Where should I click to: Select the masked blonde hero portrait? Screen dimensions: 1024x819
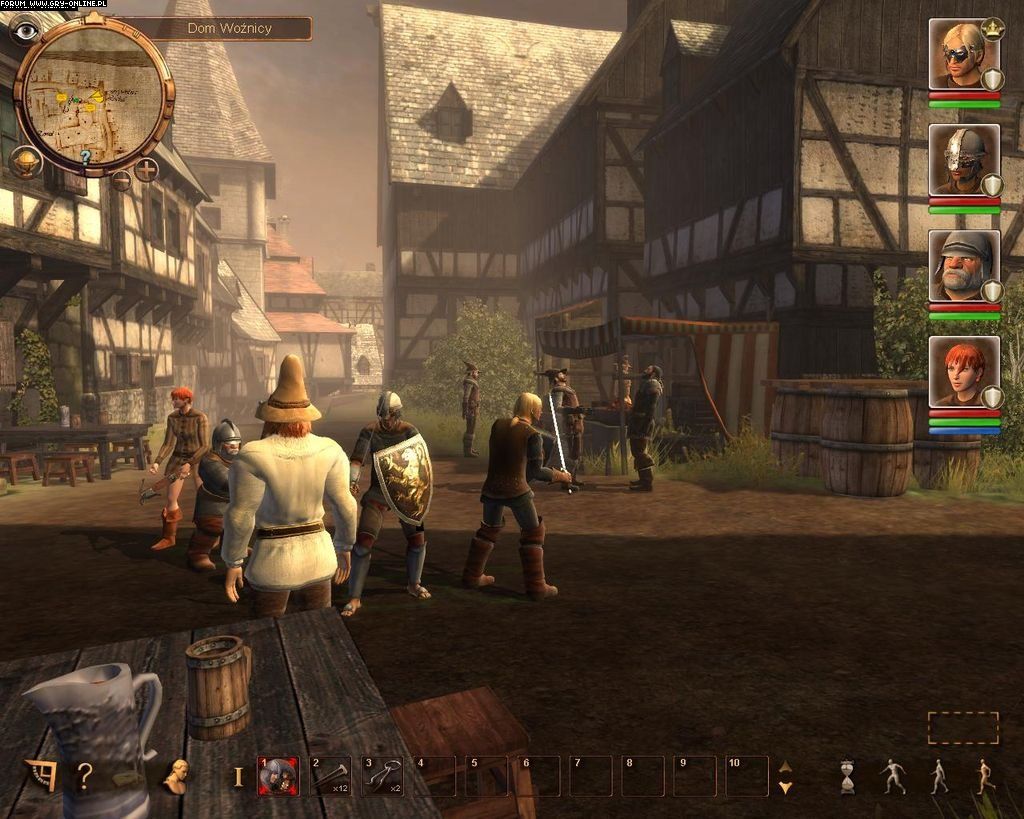coord(963,55)
